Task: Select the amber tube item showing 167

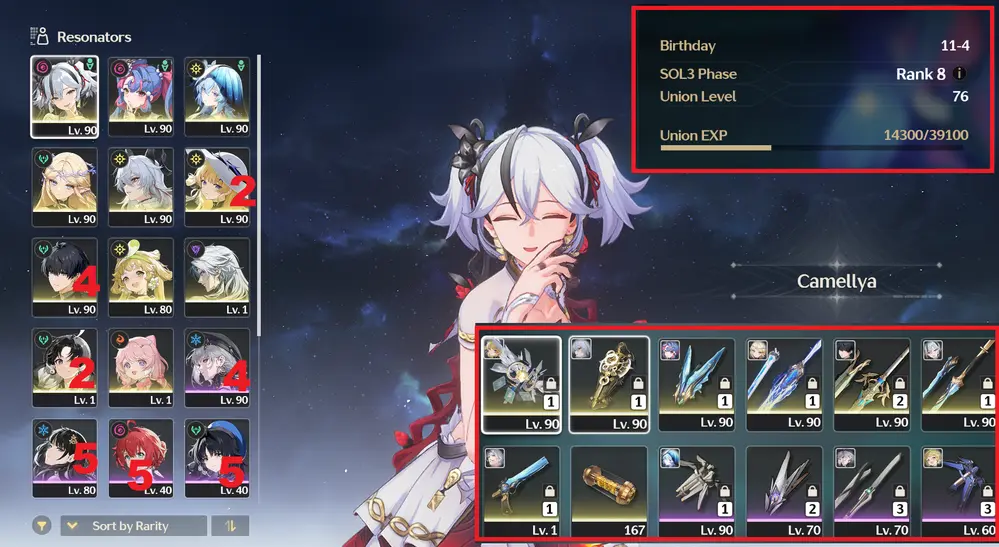Action: [609, 492]
